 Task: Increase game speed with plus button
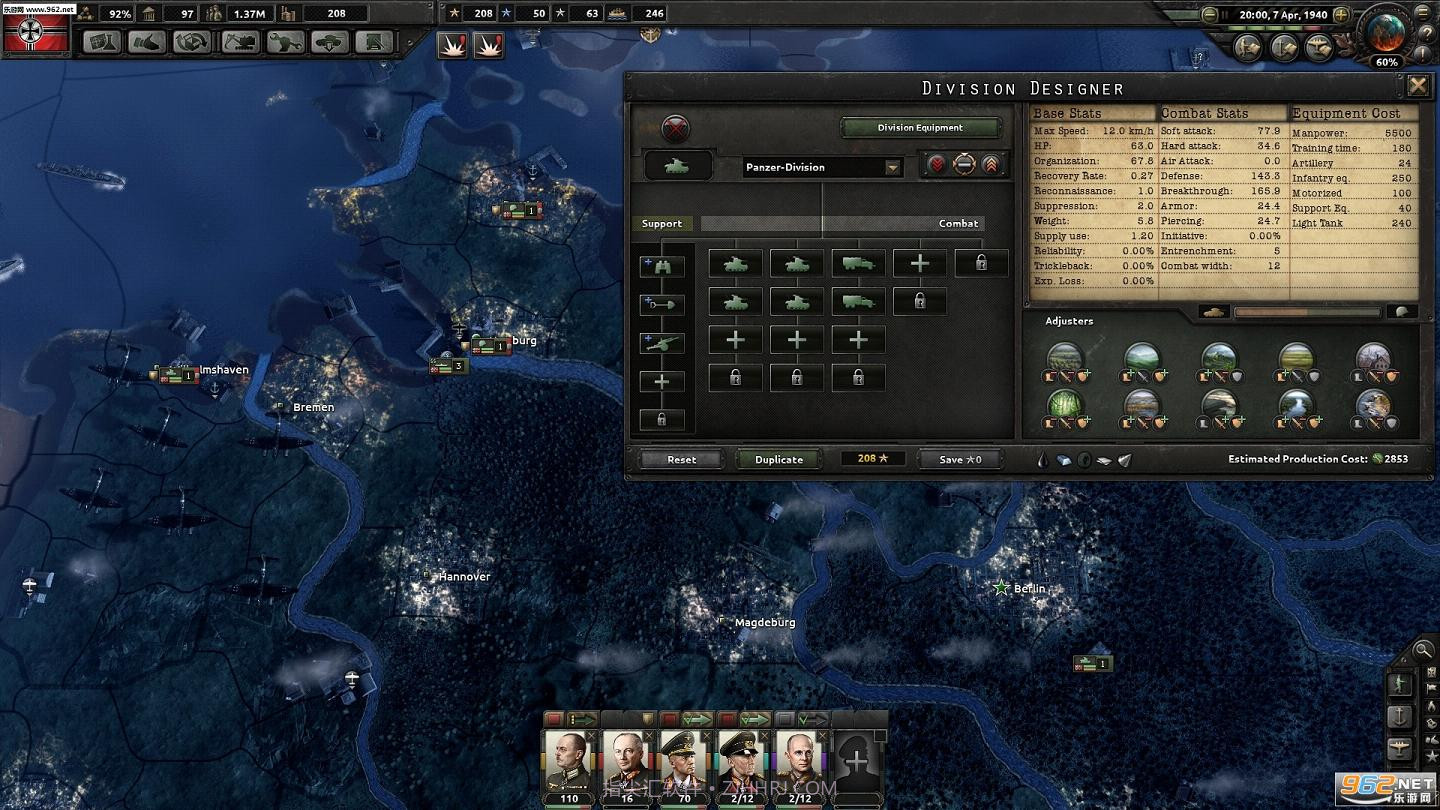click(1341, 15)
